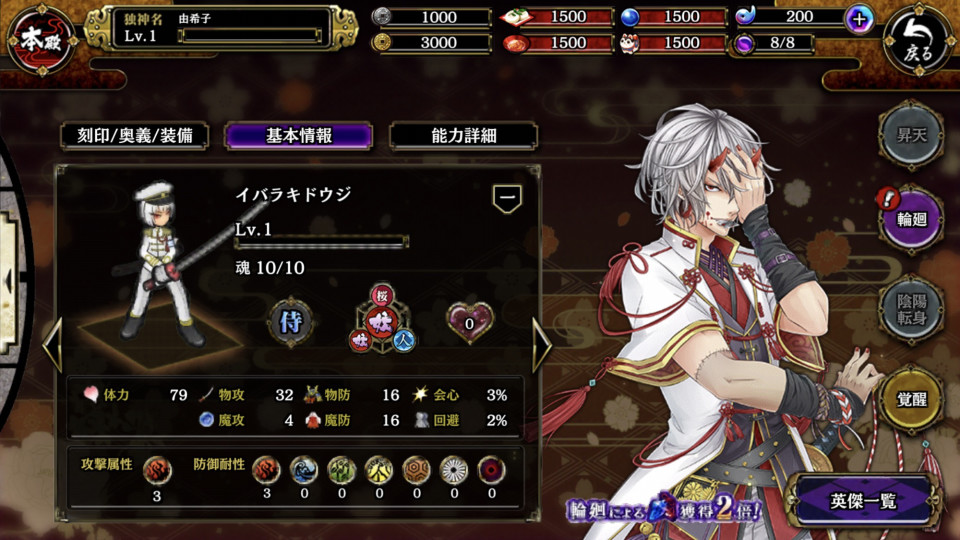Viewport: 960px width, 540px height.
Task: Activate the 覚醒 awakening button
Action: (x=910, y=398)
